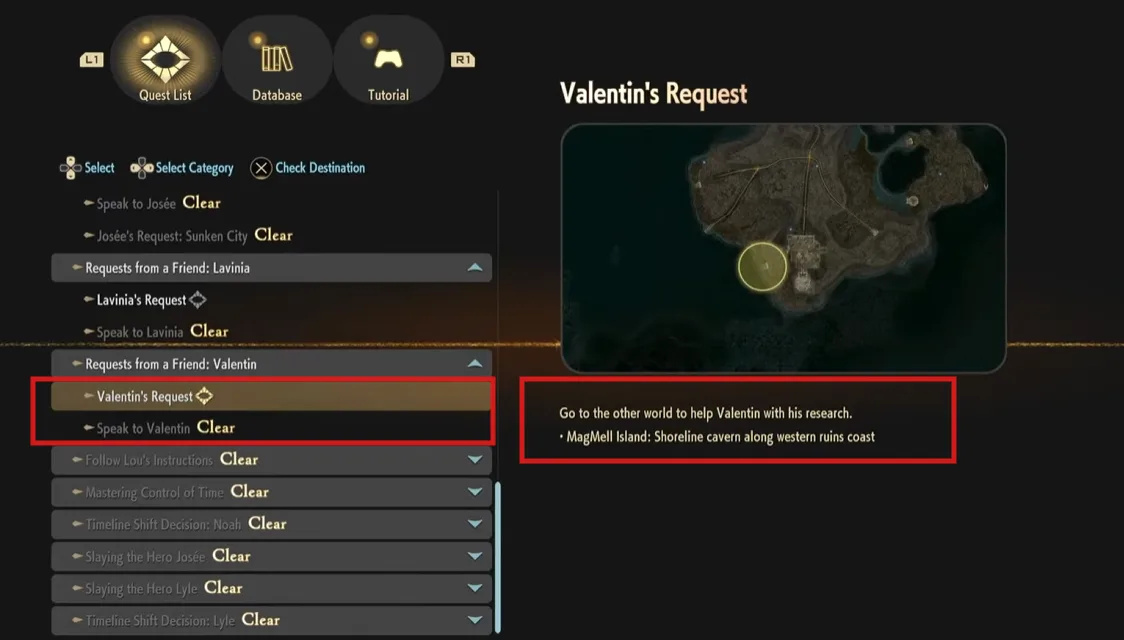Viewport: 1124px width, 640px height.
Task: Switch to the Tutorial tab
Action: pos(388,62)
